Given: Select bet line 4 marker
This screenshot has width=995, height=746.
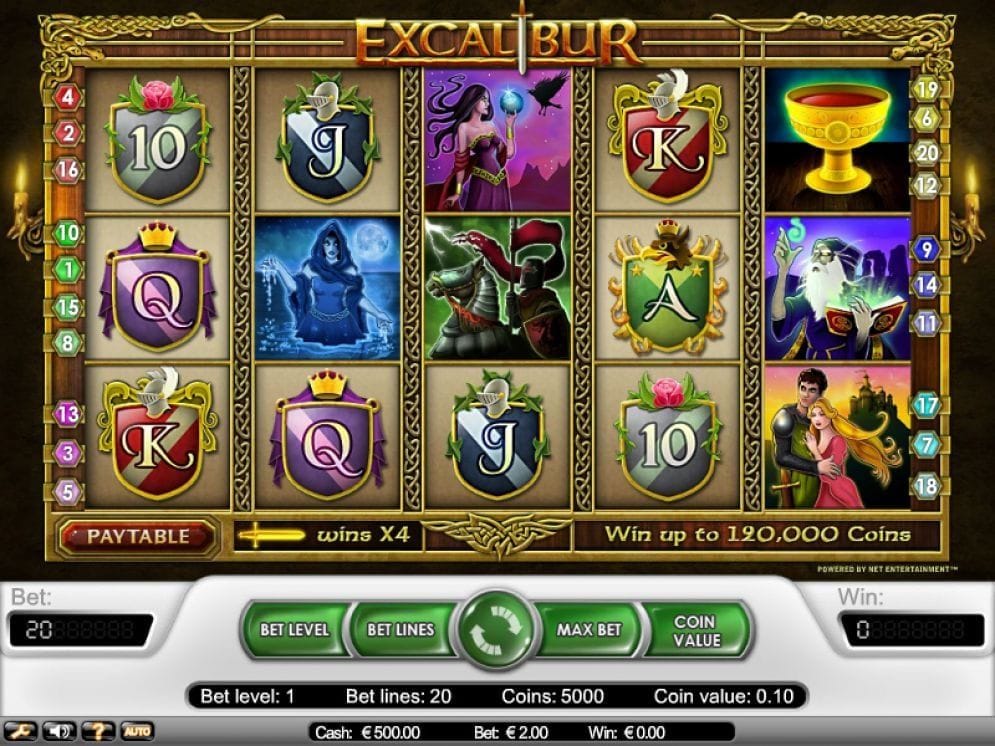Looking at the screenshot, I should (69, 98).
